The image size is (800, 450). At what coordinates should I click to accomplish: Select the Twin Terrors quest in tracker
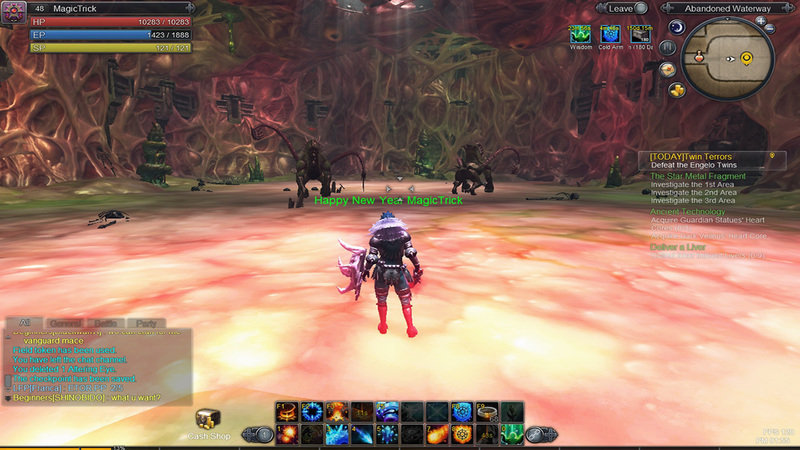pos(692,157)
